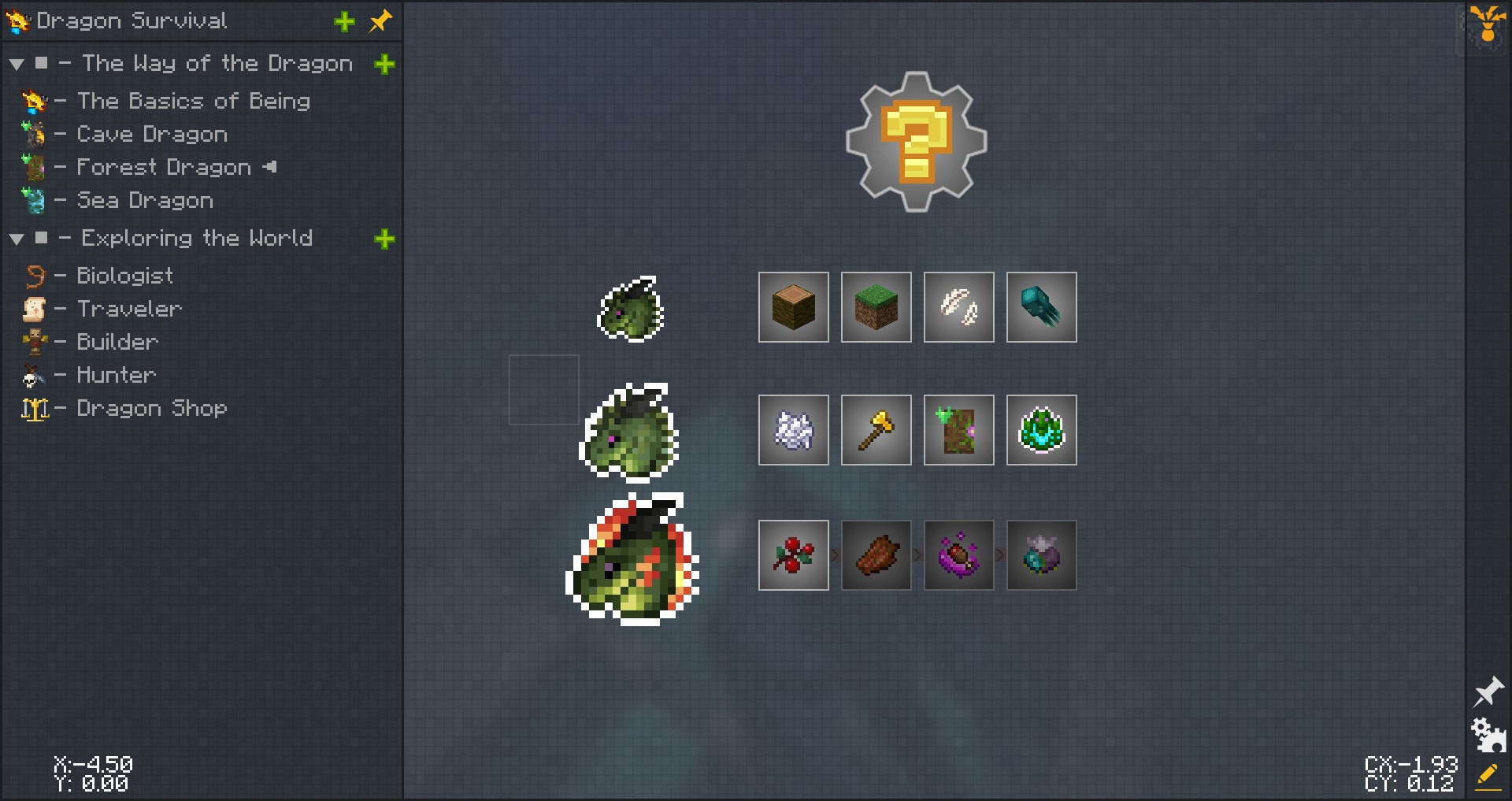Open the Dragon Shop chapter
This screenshot has width=1512, height=801.
(x=151, y=408)
